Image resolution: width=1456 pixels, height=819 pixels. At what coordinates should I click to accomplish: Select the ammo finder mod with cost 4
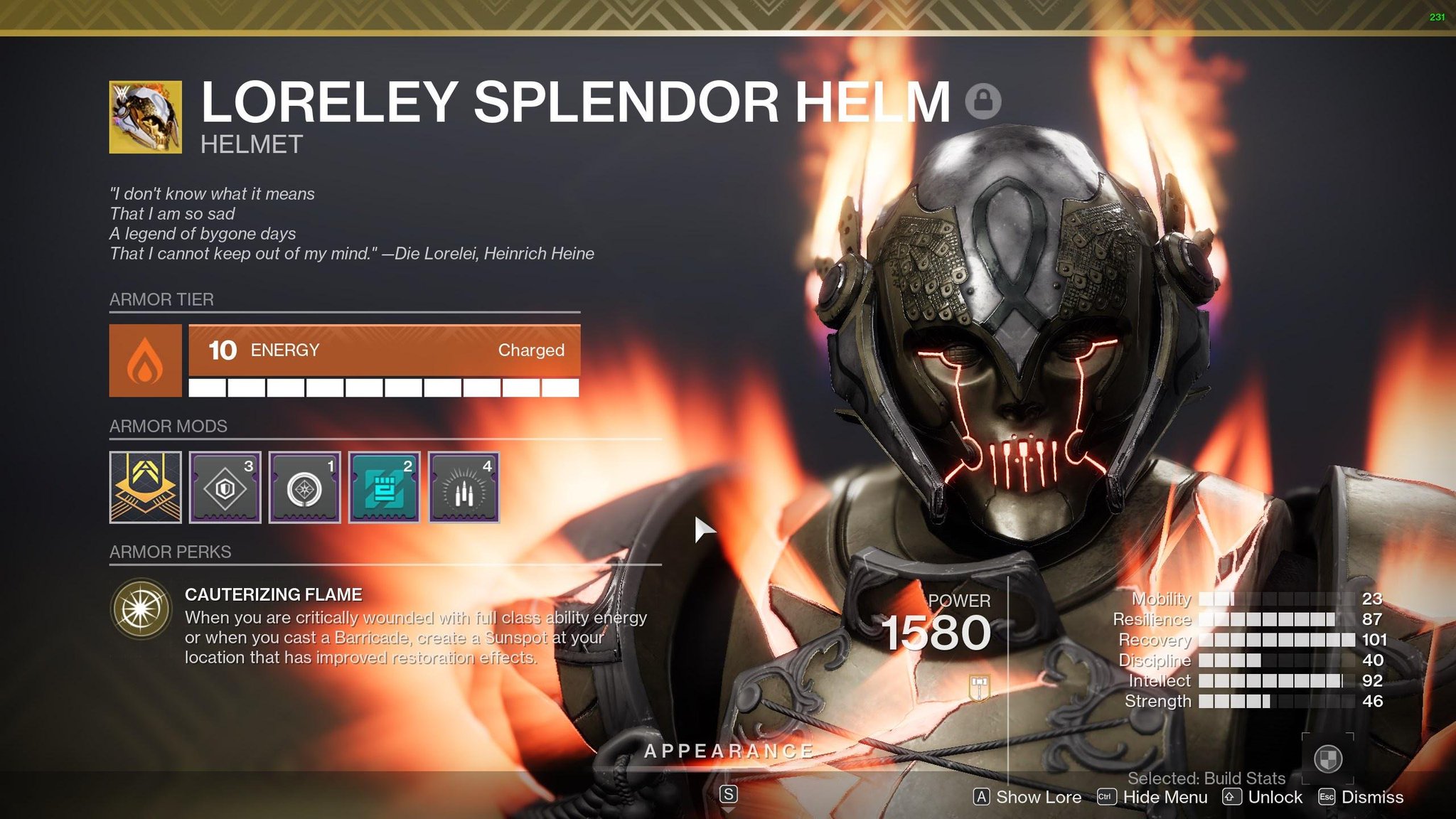(x=463, y=487)
